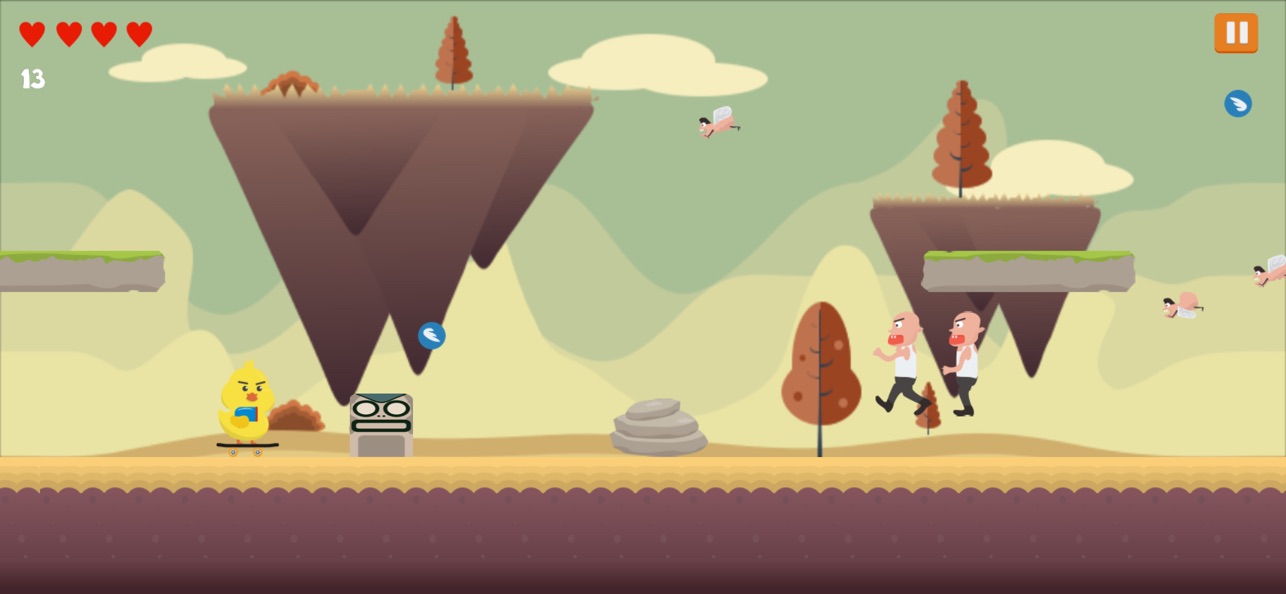Pause the game with the orange button

coord(1236,33)
